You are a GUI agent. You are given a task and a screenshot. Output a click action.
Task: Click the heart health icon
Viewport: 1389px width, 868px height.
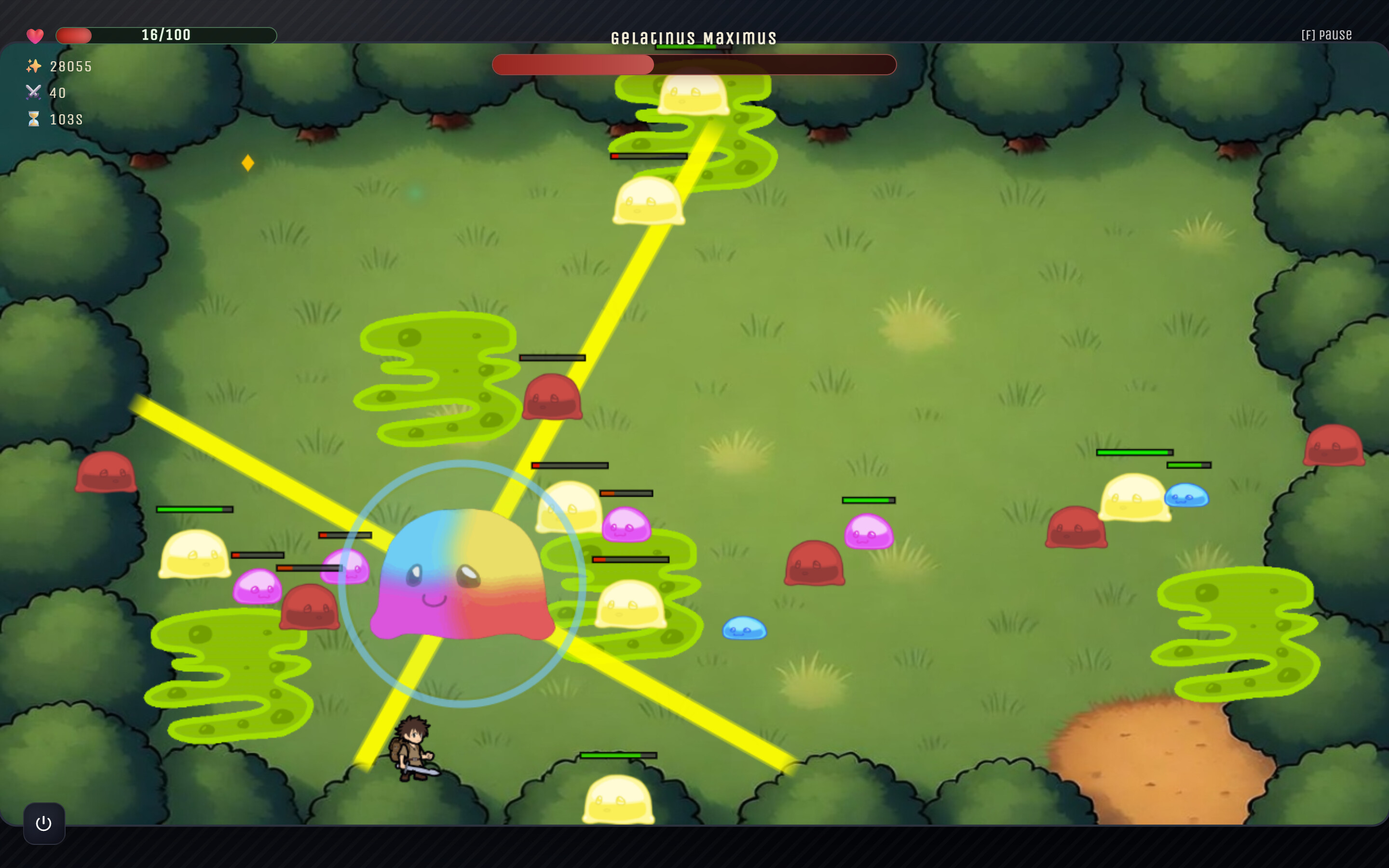(x=36, y=36)
